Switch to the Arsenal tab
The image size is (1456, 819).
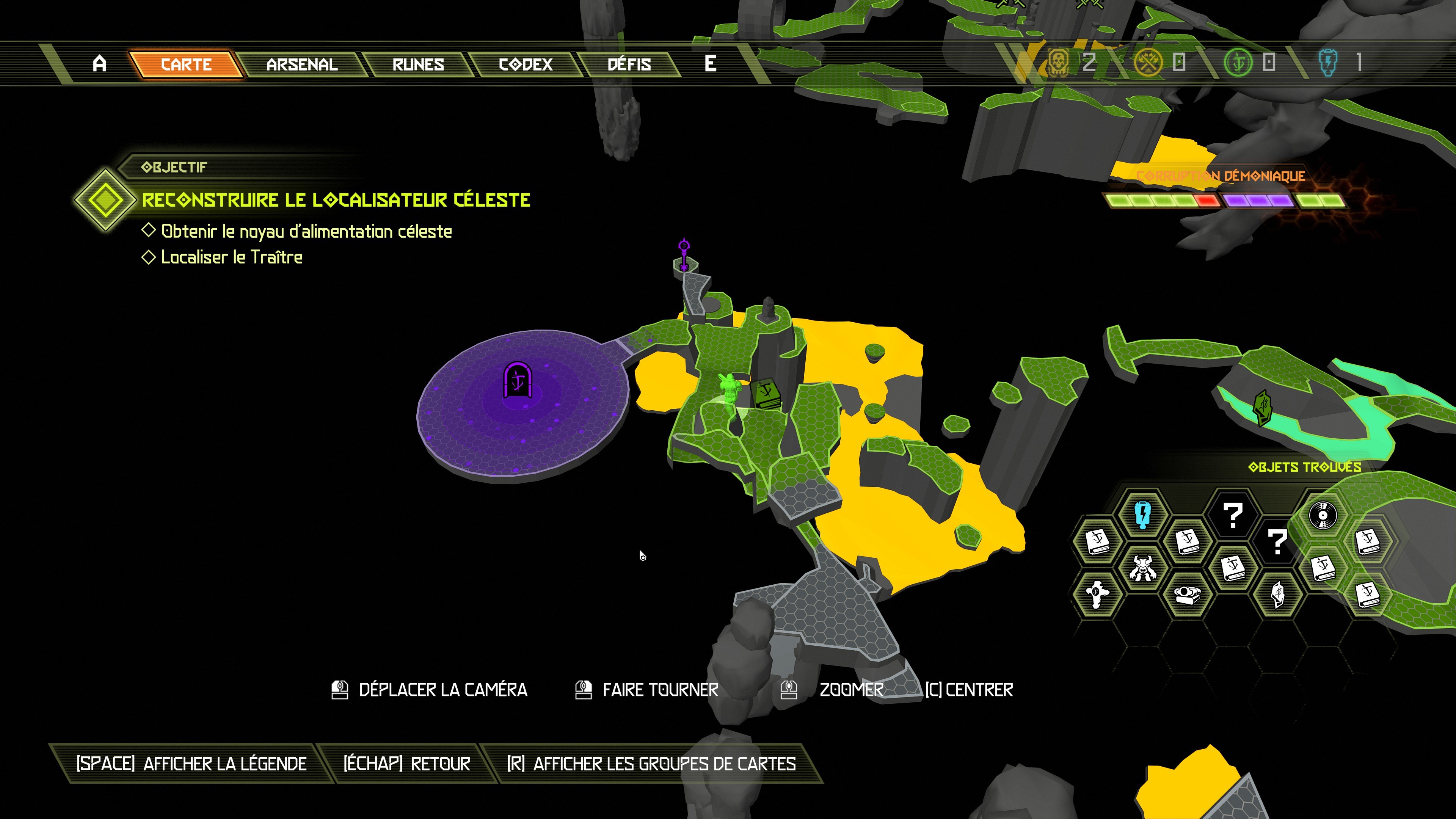click(302, 64)
